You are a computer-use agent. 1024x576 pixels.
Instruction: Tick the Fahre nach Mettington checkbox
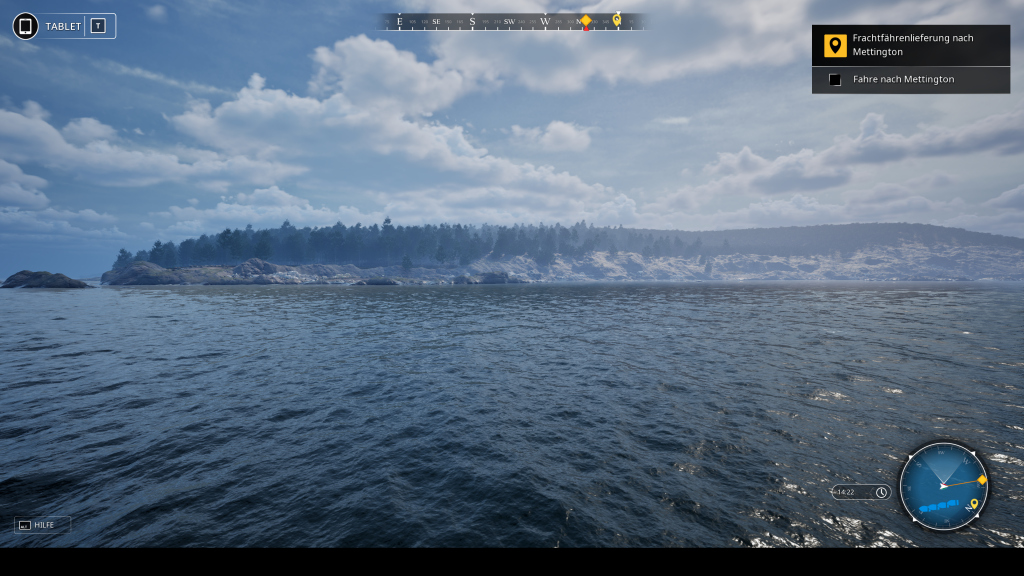pyautogui.click(x=835, y=80)
